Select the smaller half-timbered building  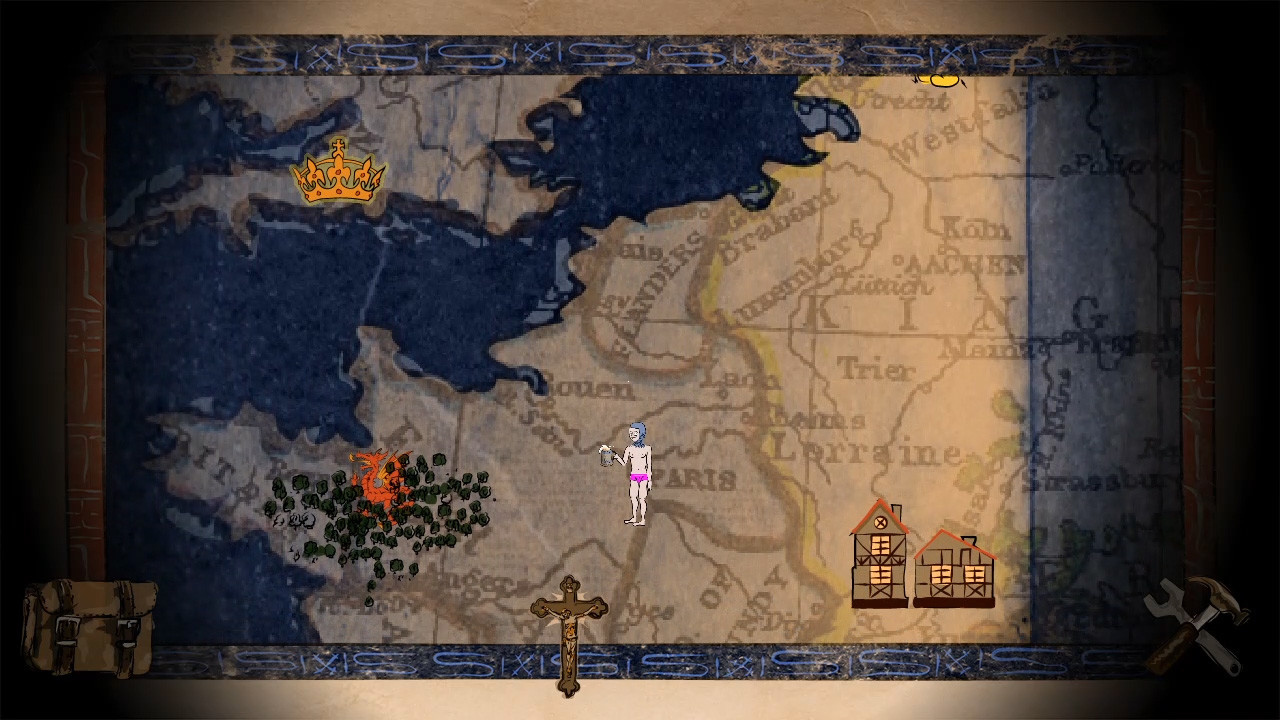click(x=952, y=575)
